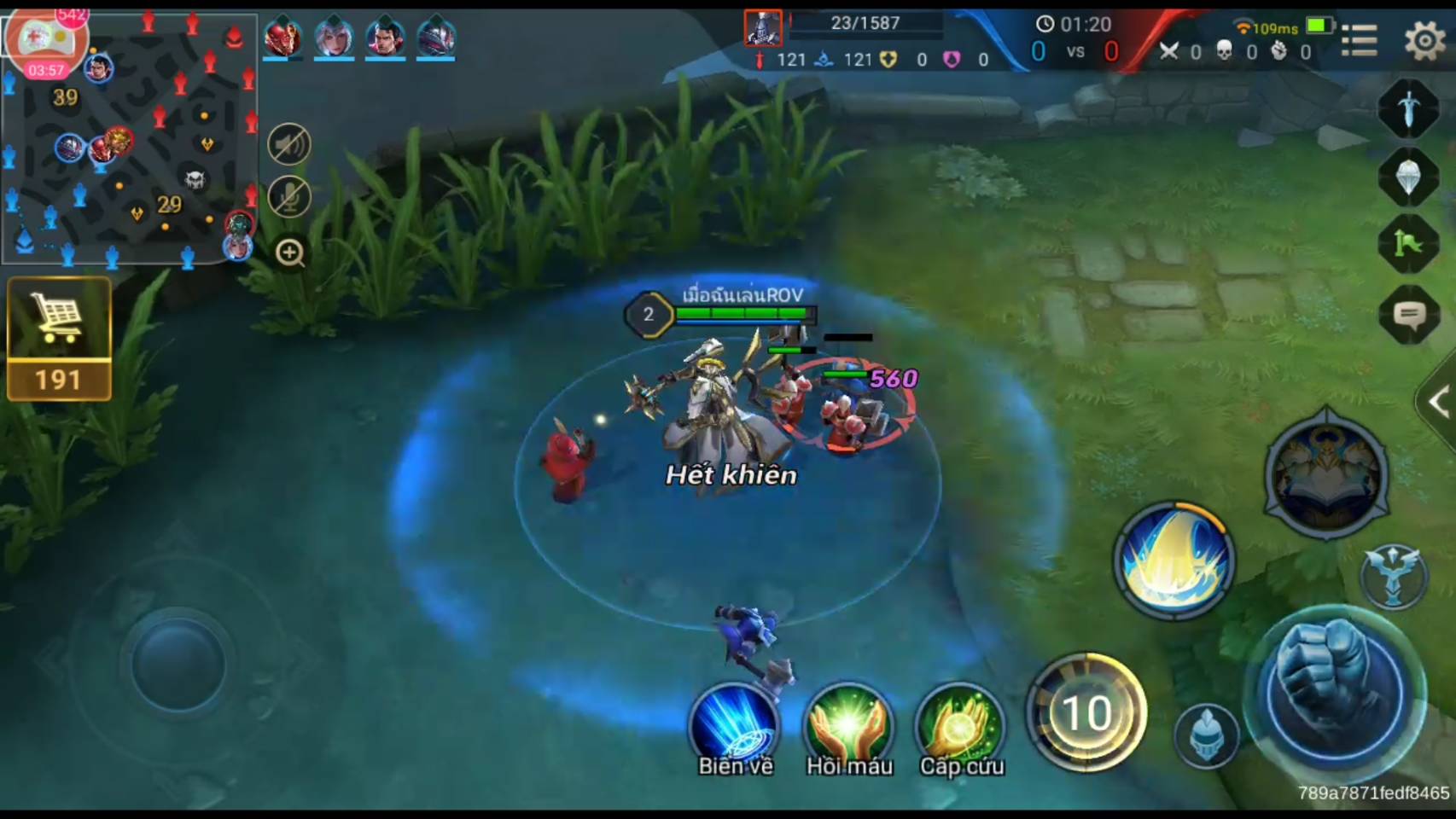Toggle the muted speaker icon
Image resolution: width=1456 pixels, height=819 pixels.
pos(289,144)
